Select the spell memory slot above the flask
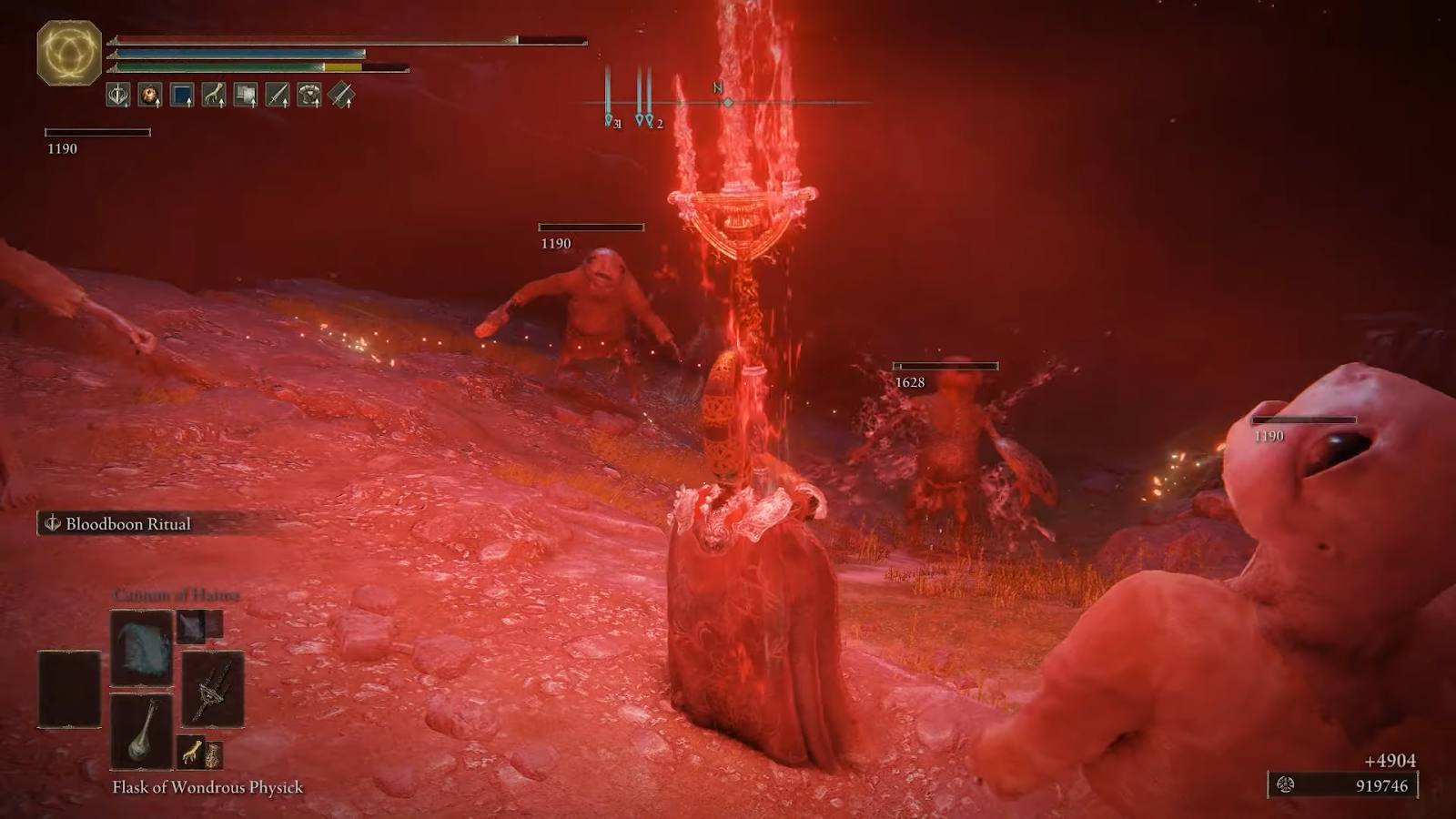1456x819 pixels. click(141, 648)
